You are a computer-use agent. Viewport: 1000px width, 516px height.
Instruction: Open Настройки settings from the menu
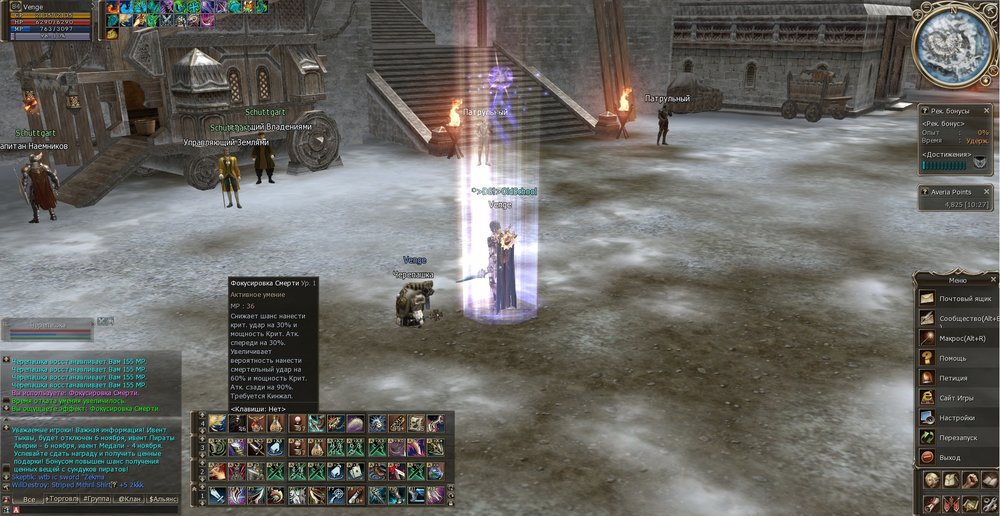(x=958, y=417)
